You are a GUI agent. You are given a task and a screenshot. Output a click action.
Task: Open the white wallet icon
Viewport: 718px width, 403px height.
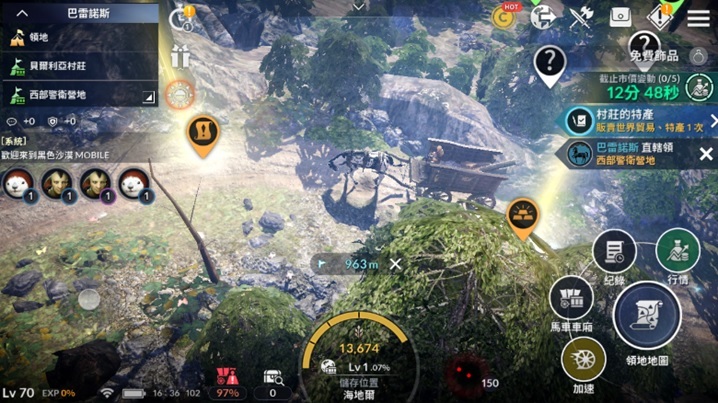tap(621, 17)
